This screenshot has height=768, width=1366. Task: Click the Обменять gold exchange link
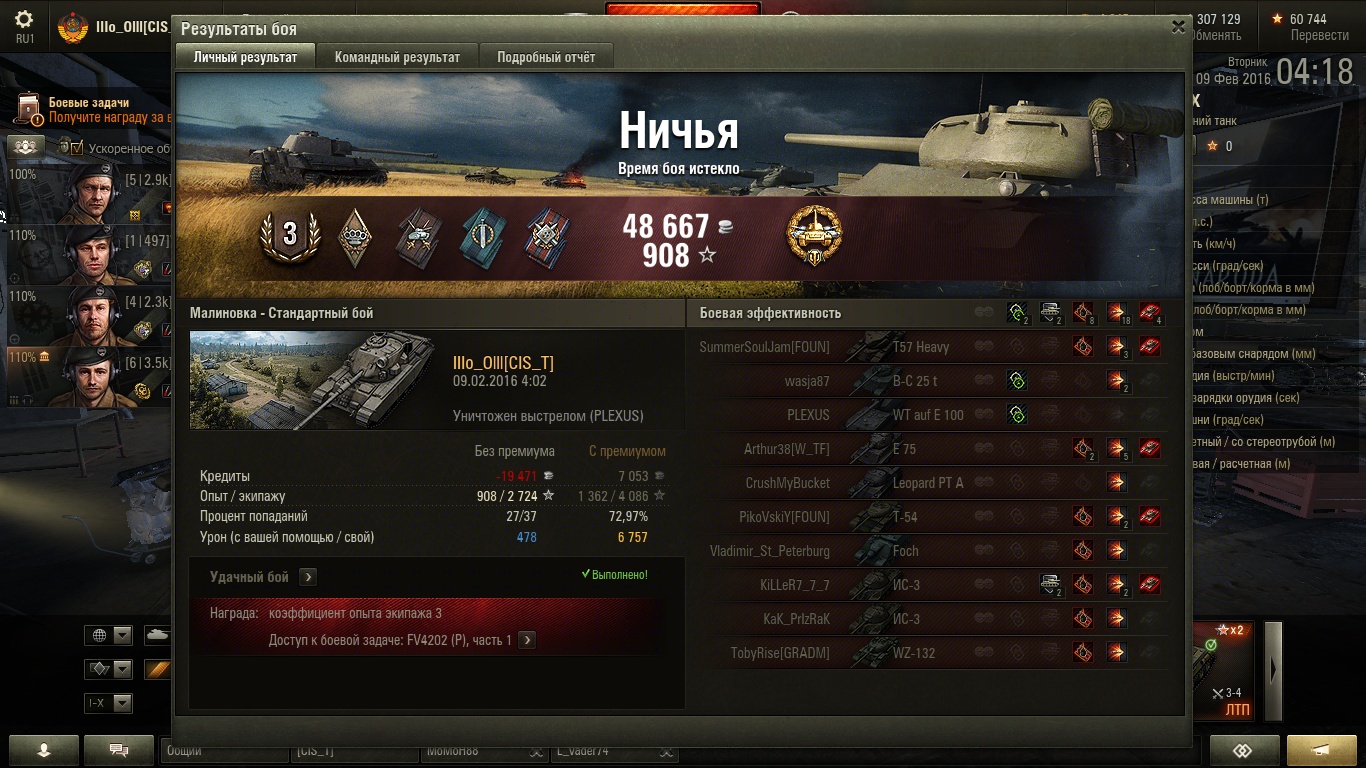tap(1216, 35)
